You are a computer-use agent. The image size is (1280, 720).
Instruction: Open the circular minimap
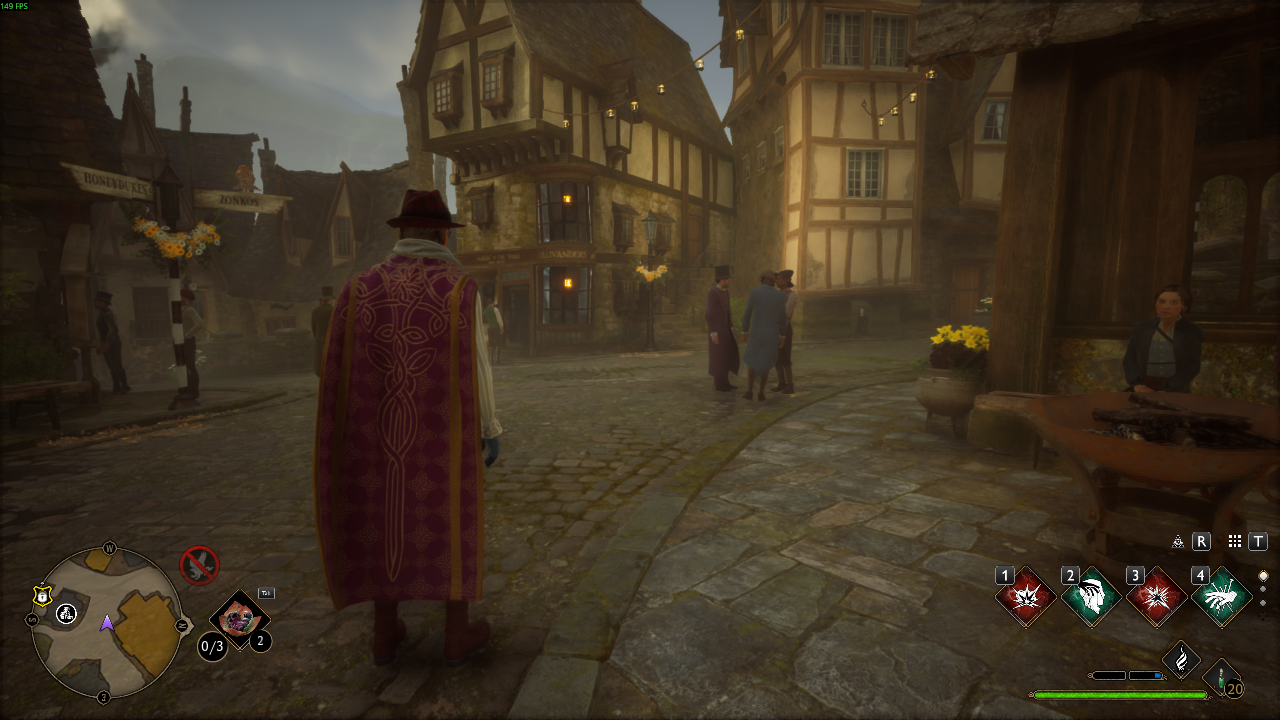point(106,623)
